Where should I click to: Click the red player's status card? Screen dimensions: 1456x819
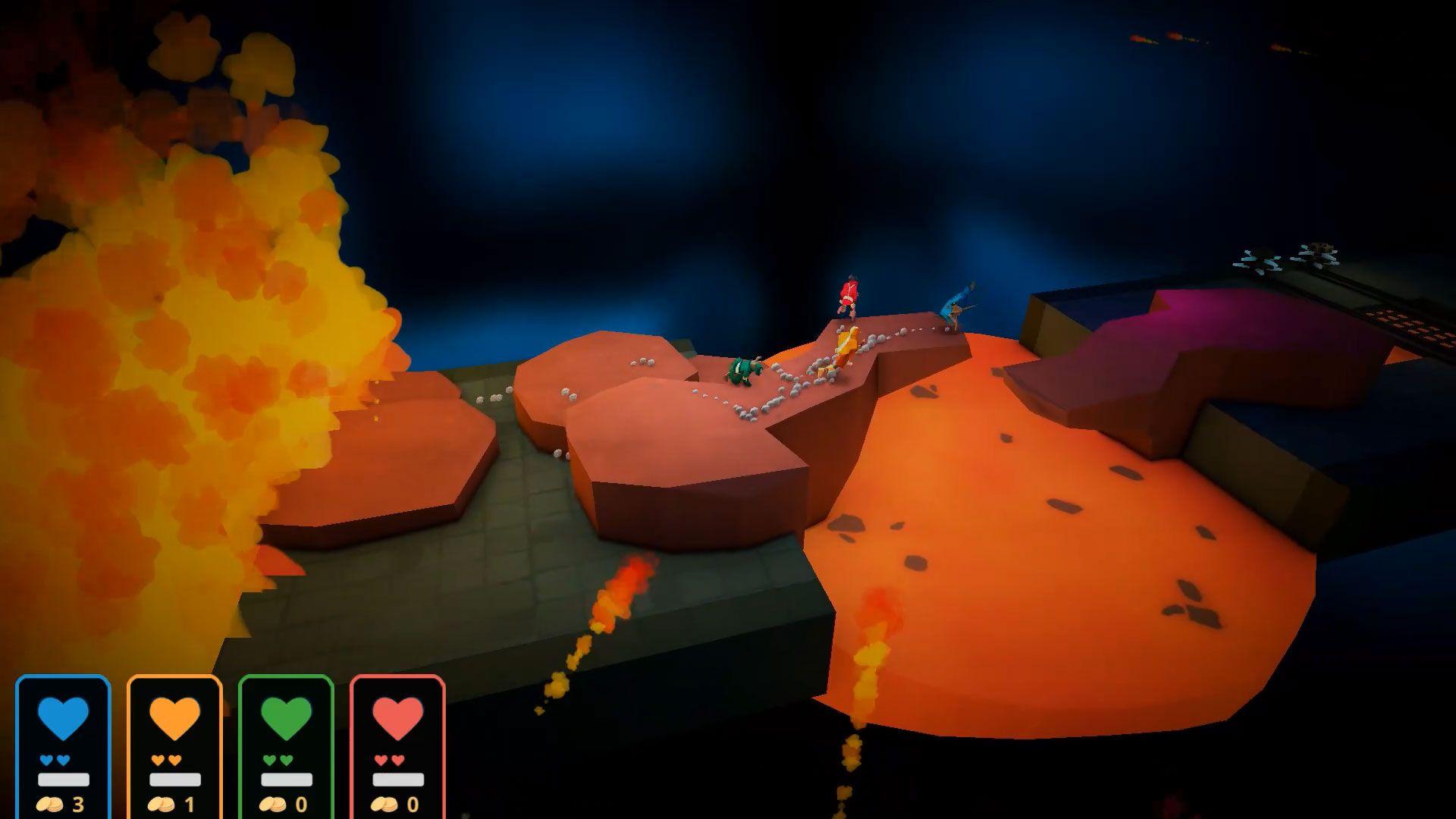(398, 748)
